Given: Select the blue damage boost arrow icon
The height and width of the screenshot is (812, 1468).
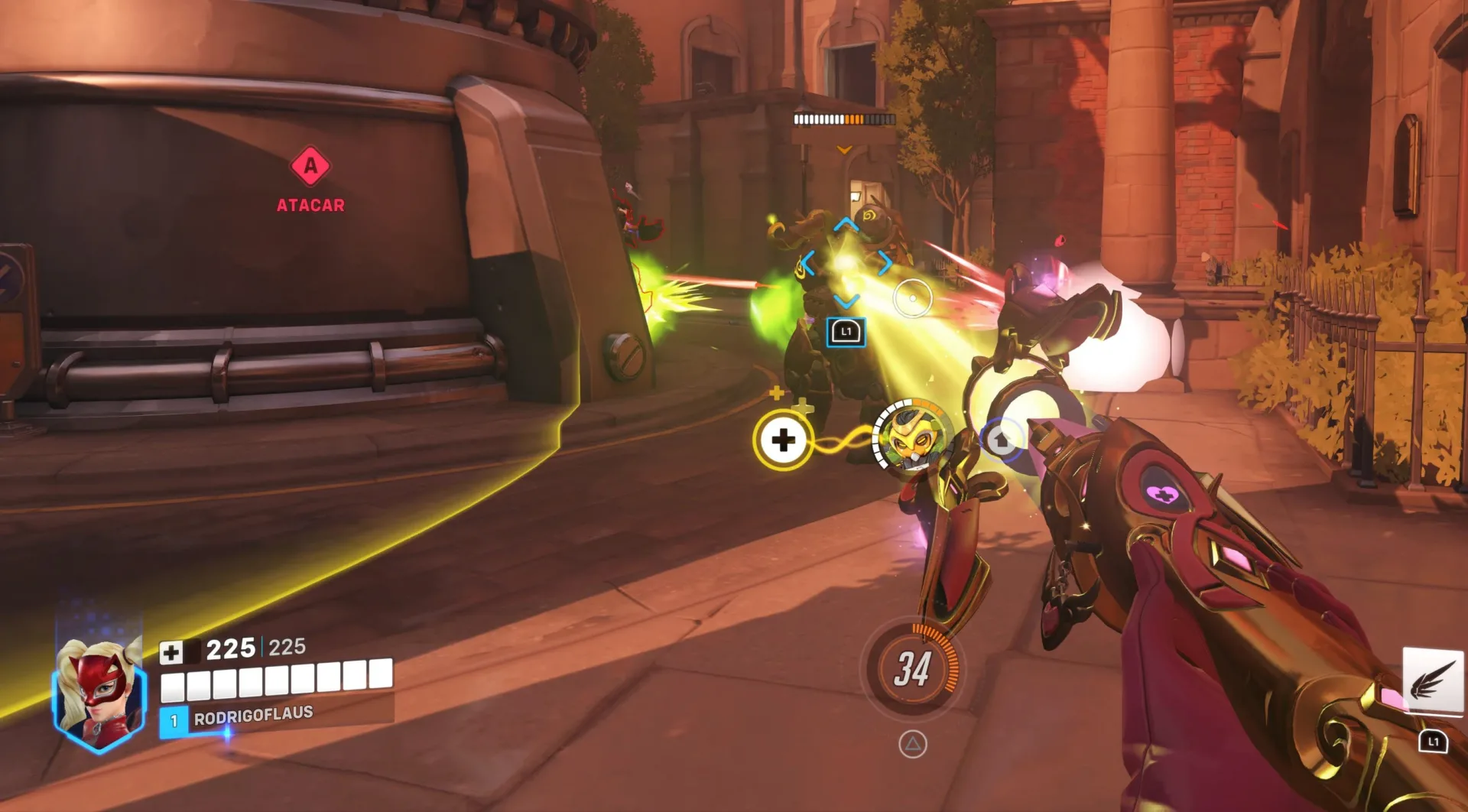Looking at the screenshot, I should pyautogui.click(x=1003, y=440).
